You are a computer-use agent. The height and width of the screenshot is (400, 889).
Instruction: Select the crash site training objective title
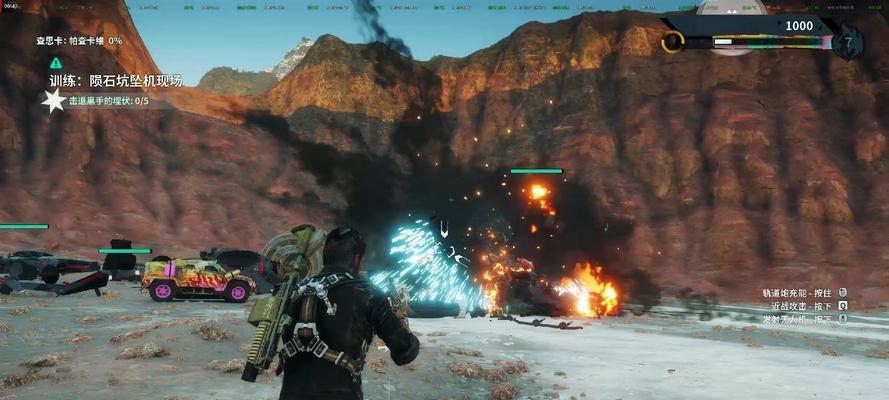coord(116,81)
